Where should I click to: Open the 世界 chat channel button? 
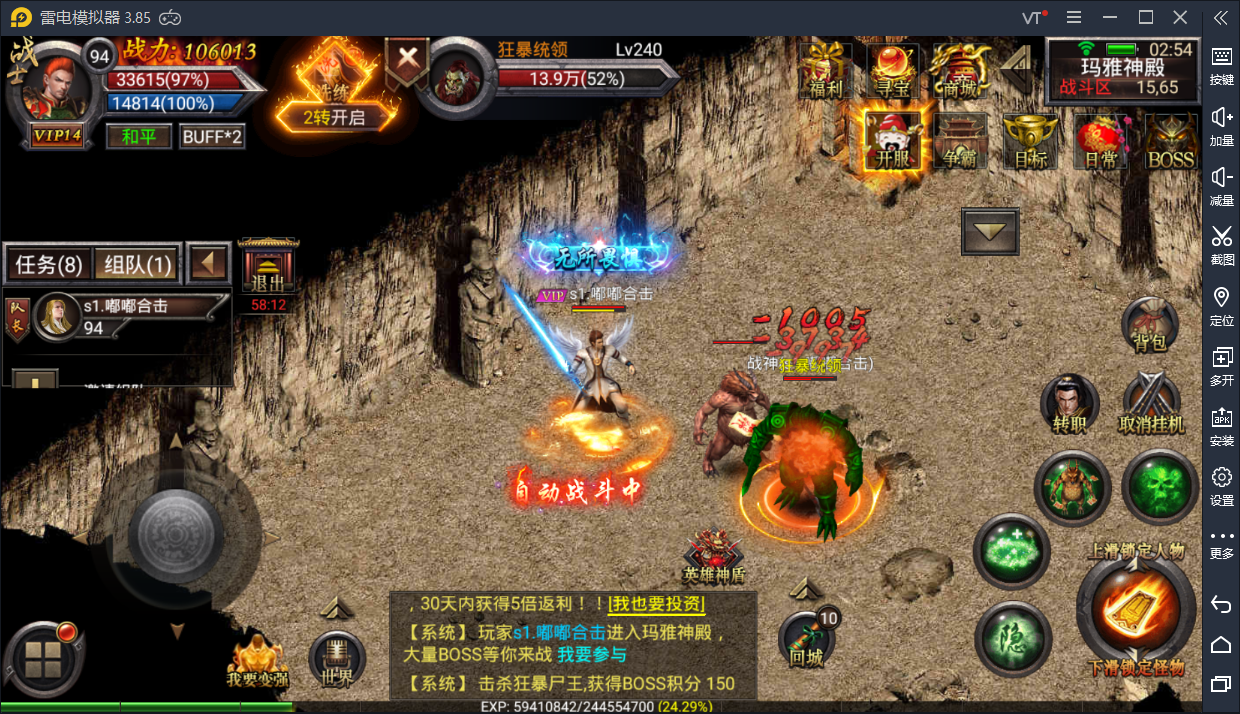pyautogui.click(x=338, y=658)
